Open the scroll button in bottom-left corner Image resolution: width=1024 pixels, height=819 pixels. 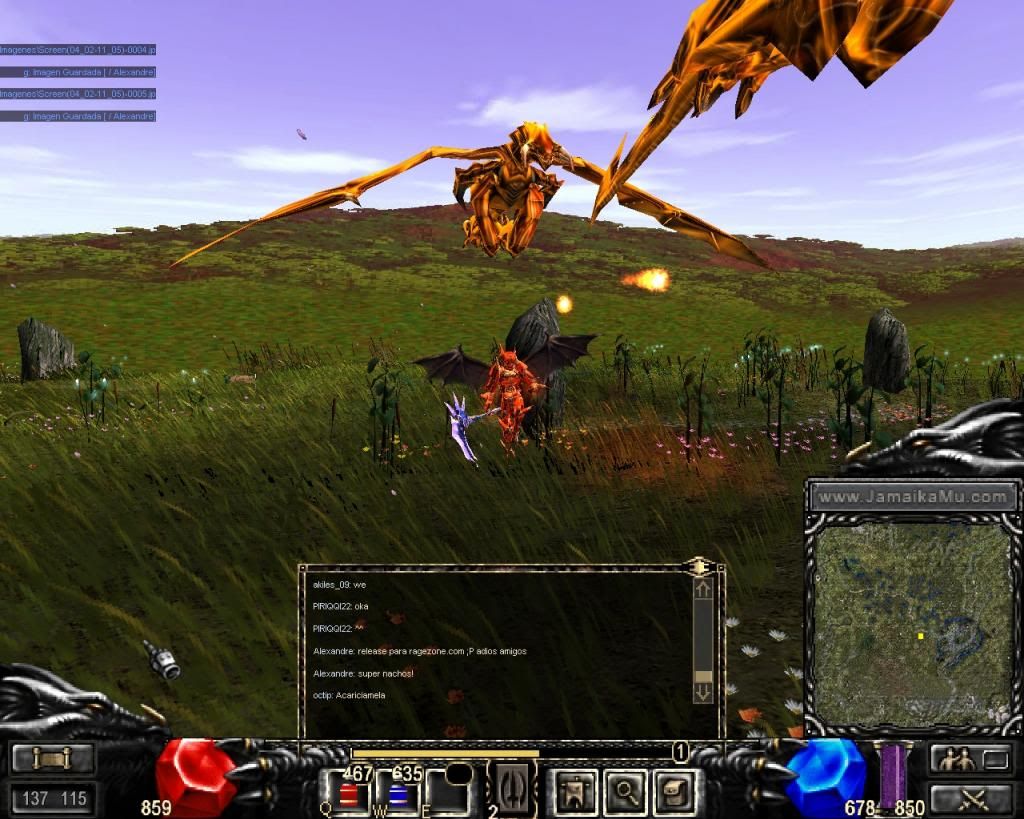click(53, 759)
